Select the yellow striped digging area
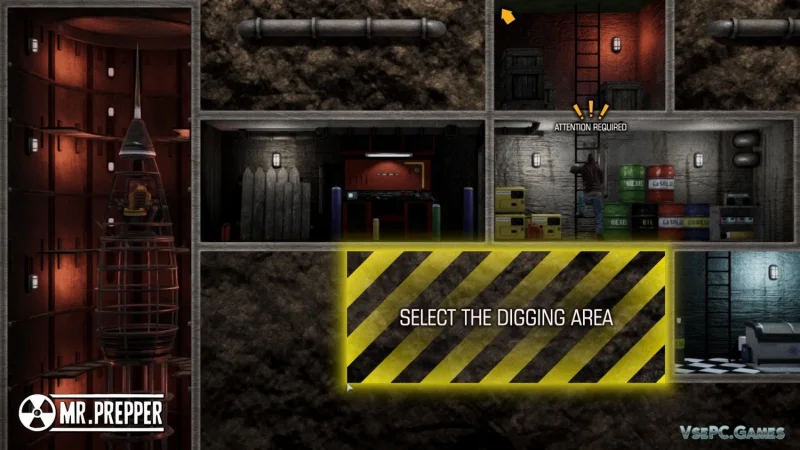 (506, 317)
